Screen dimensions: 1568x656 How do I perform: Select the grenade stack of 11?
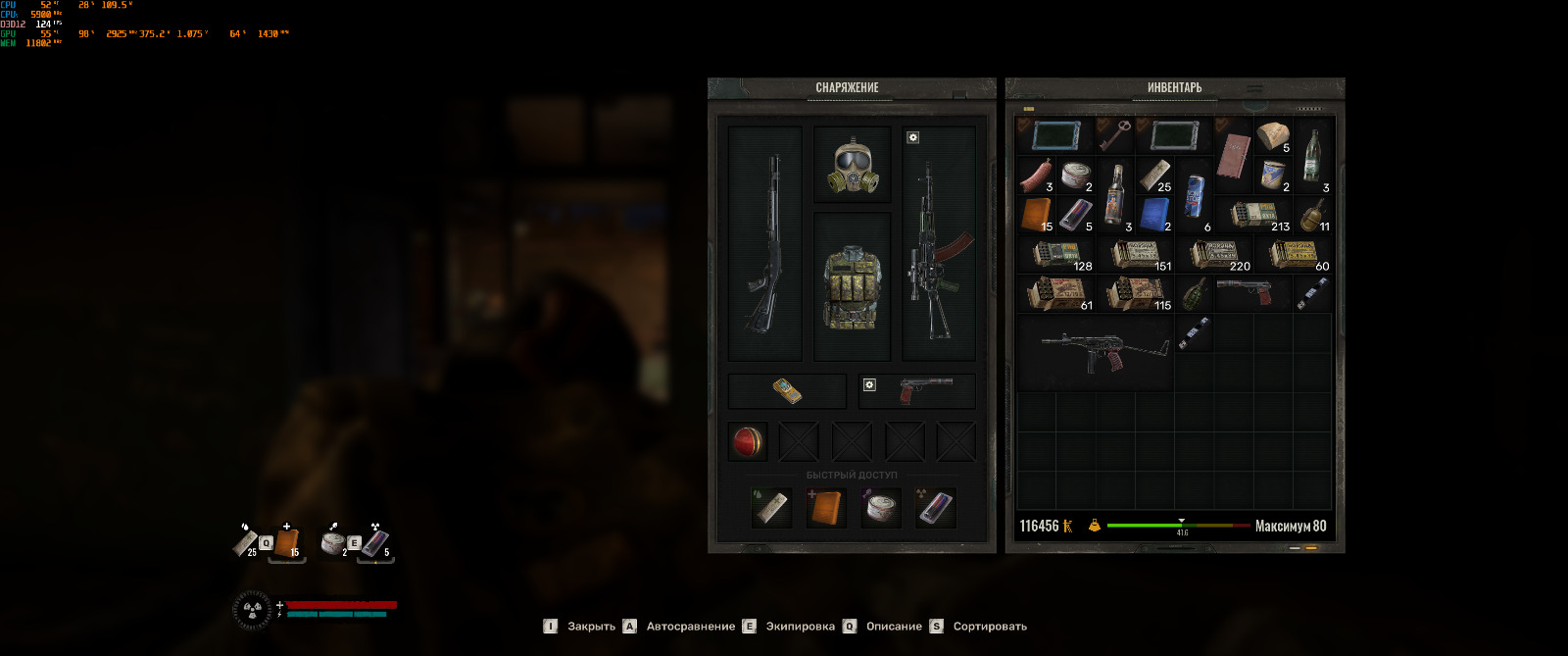pos(1311,215)
